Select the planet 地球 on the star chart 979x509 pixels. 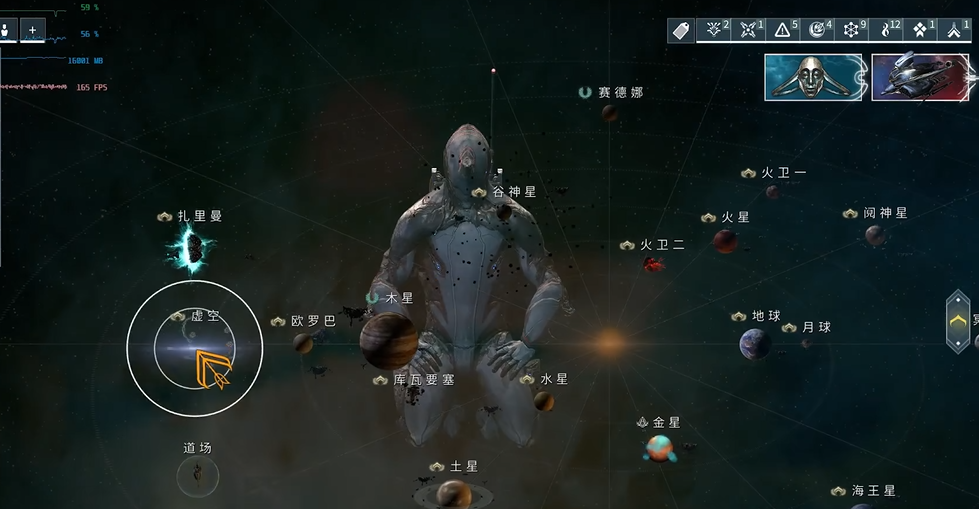[755, 344]
